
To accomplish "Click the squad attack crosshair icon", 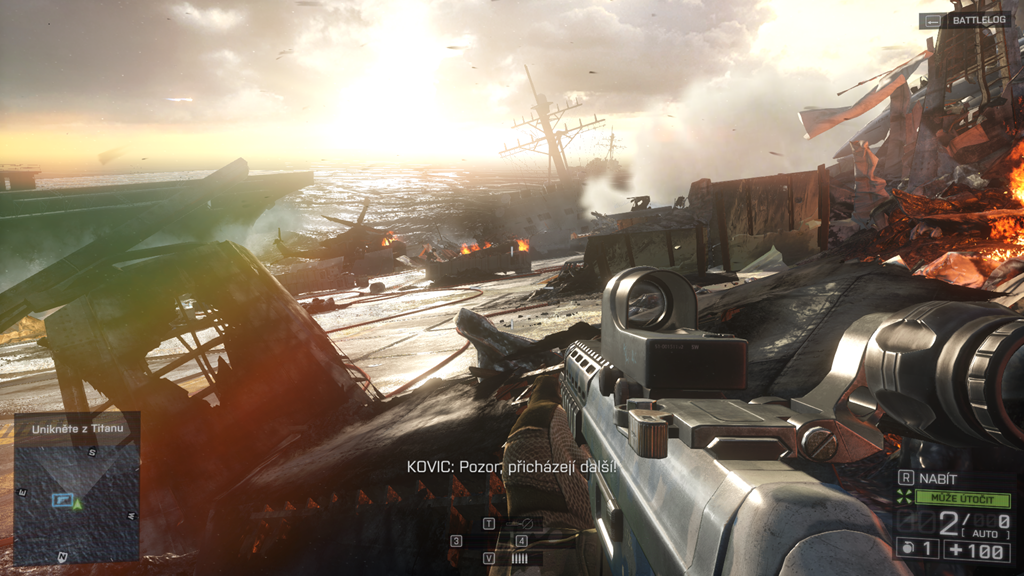I will coord(905,497).
